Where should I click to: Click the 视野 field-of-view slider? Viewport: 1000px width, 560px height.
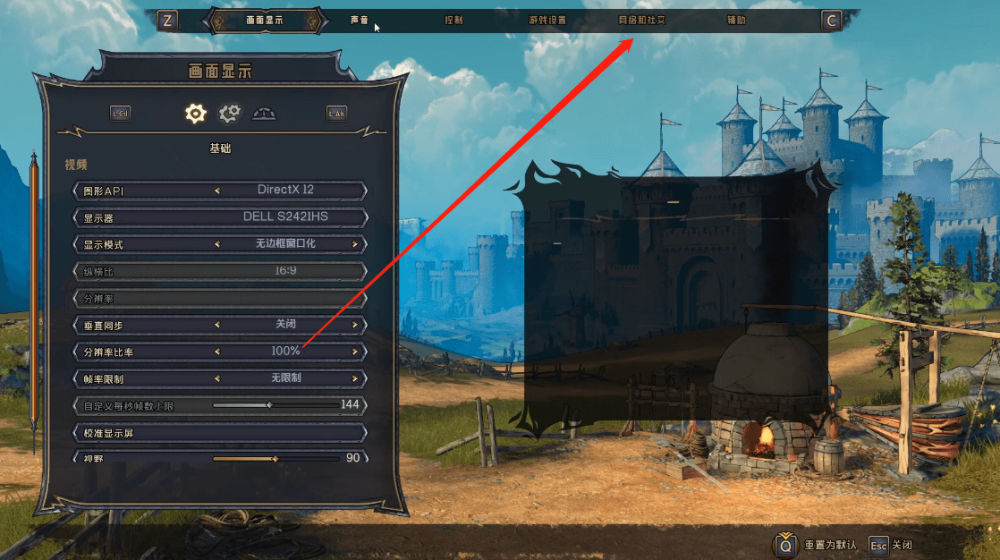[276, 458]
